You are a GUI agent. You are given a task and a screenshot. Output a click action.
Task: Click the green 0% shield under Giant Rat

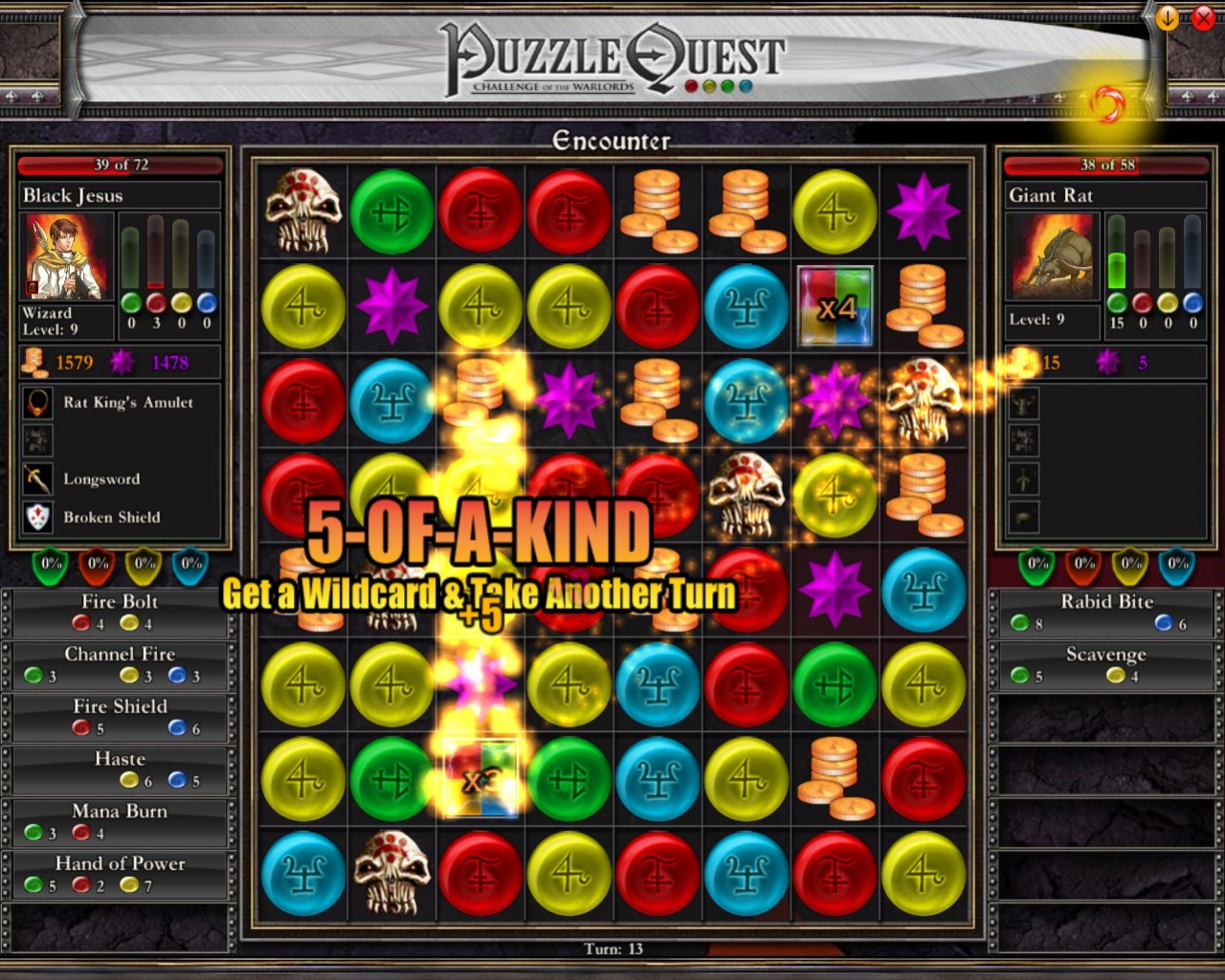tap(1036, 566)
